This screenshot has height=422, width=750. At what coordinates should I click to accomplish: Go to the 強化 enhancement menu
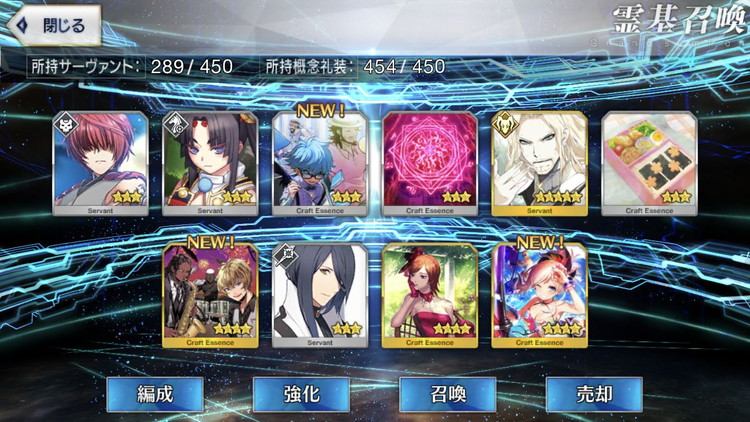301,394
